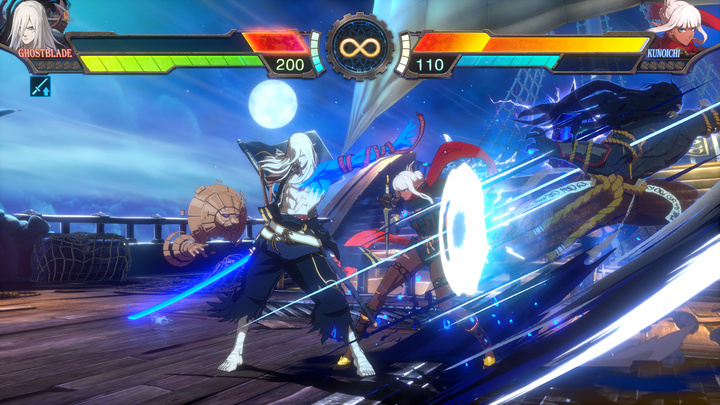The width and height of the screenshot is (720, 405).
Task: Activate the sword skill icon under Ghostblade
Action: [x=41, y=86]
